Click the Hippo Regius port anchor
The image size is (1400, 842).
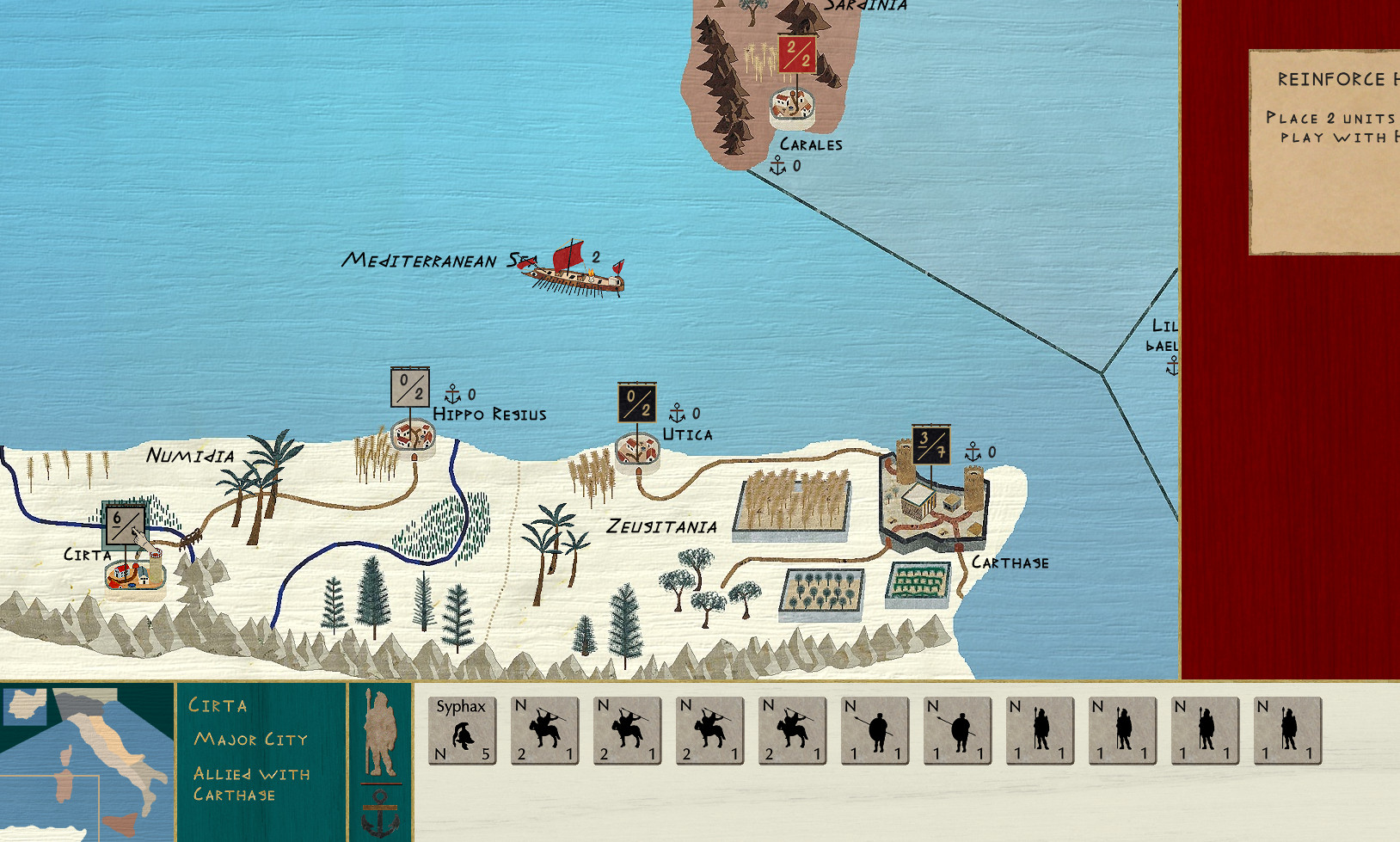tap(452, 395)
